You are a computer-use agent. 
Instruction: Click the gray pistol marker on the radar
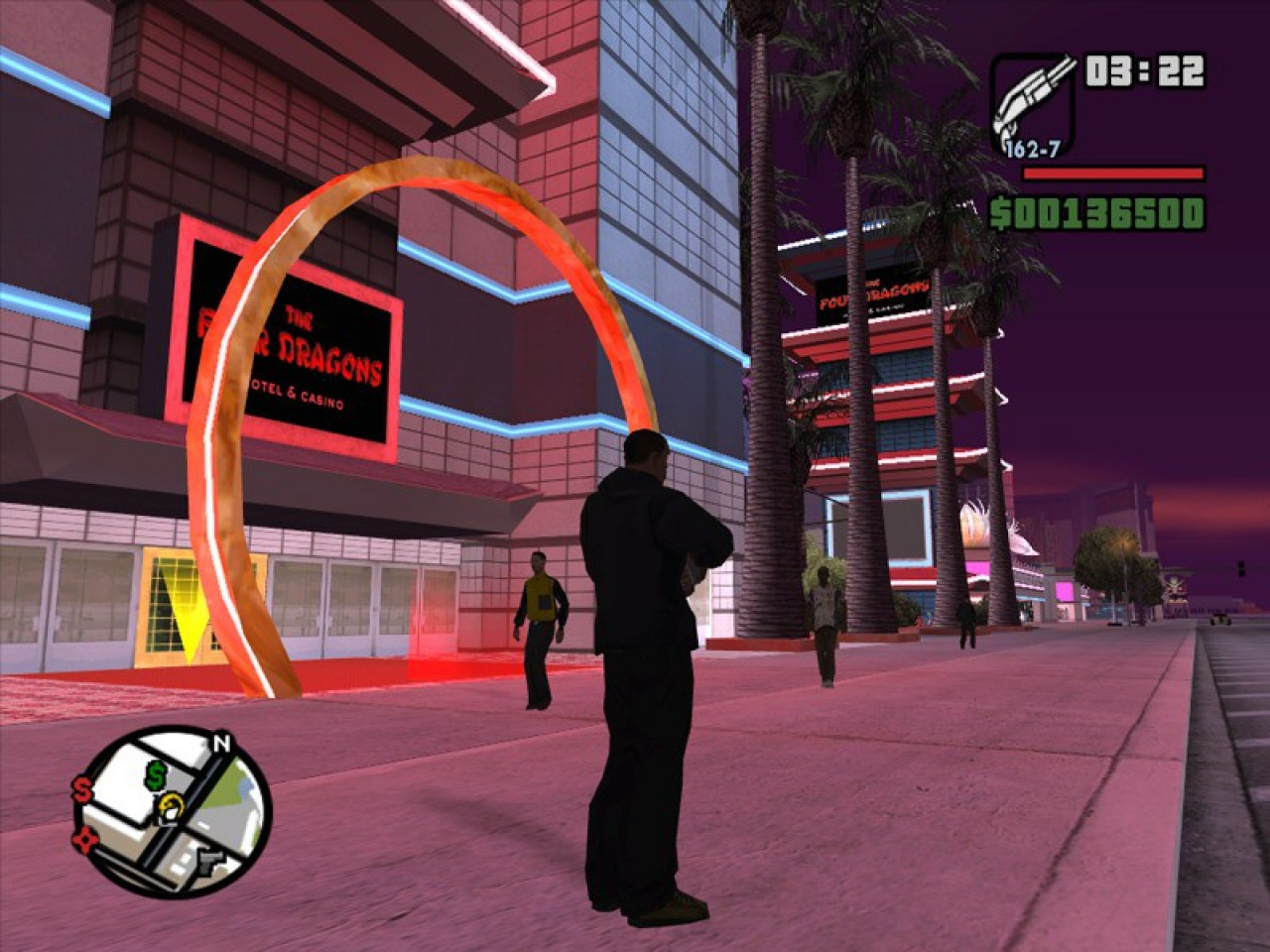click(210, 858)
